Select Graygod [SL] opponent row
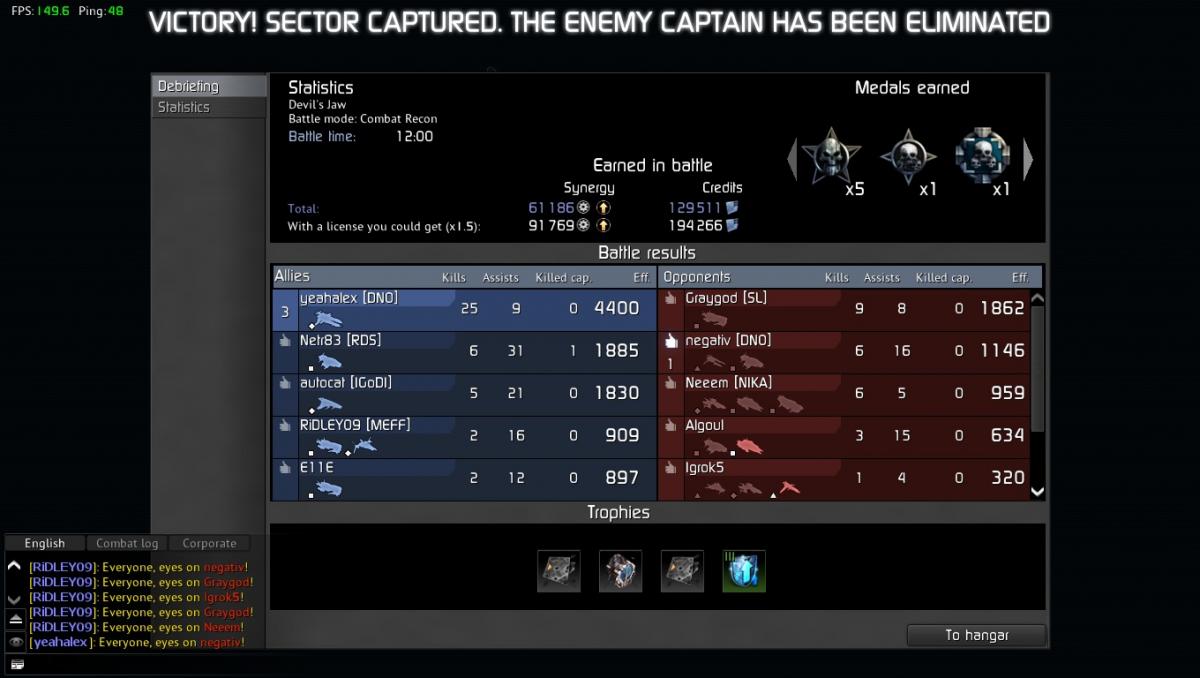Viewport: 1200px width, 678px height. click(850, 309)
